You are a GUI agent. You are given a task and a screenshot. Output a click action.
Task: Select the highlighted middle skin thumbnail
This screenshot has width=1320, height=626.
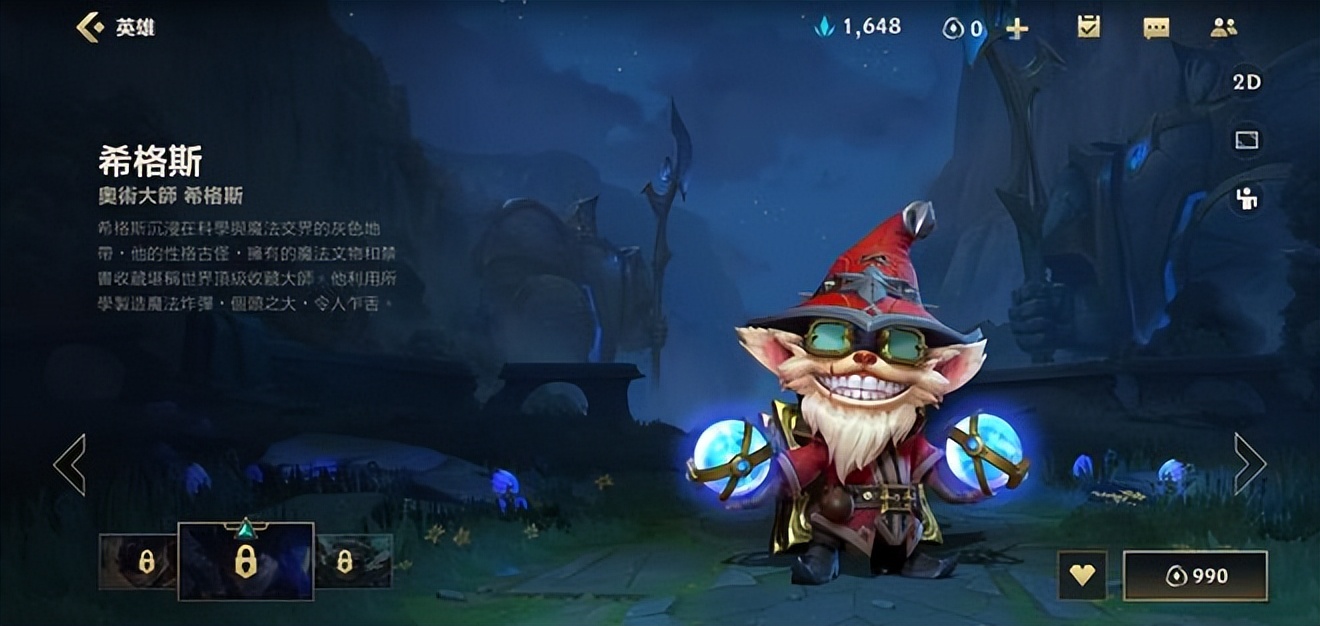(x=246, y=561)
